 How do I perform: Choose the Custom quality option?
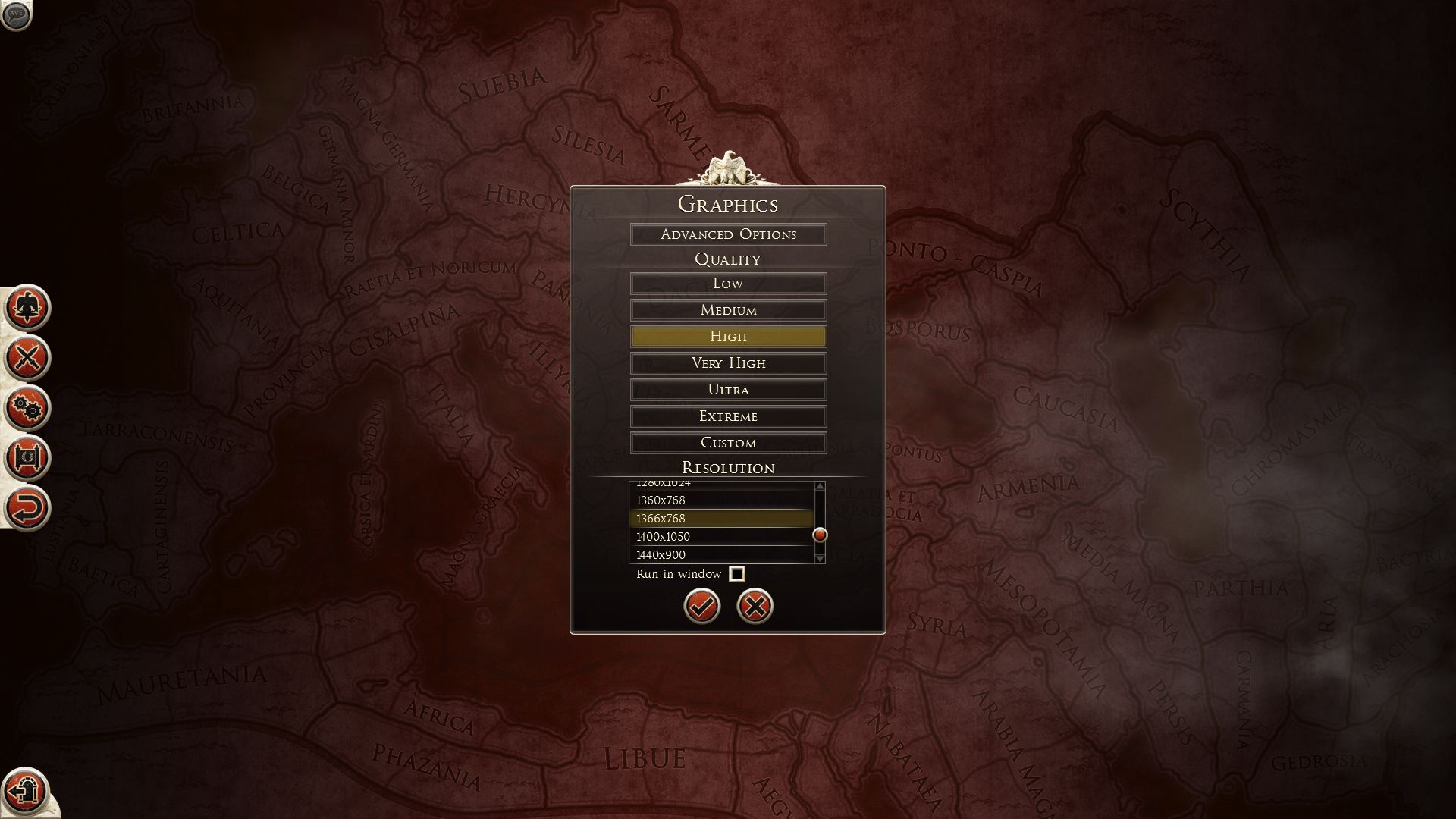728,443
